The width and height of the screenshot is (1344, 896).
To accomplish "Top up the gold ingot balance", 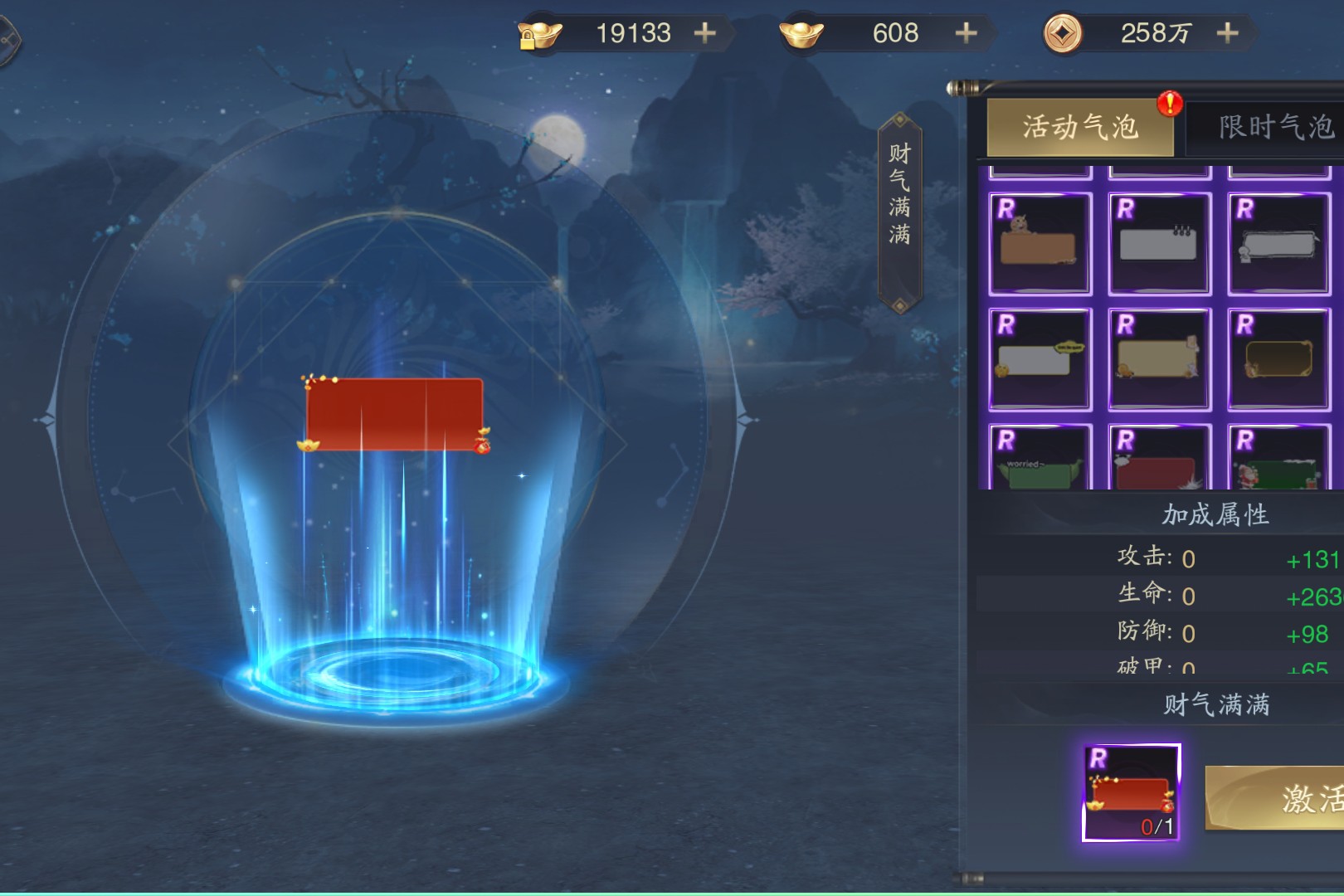I will tap(966, 33).
